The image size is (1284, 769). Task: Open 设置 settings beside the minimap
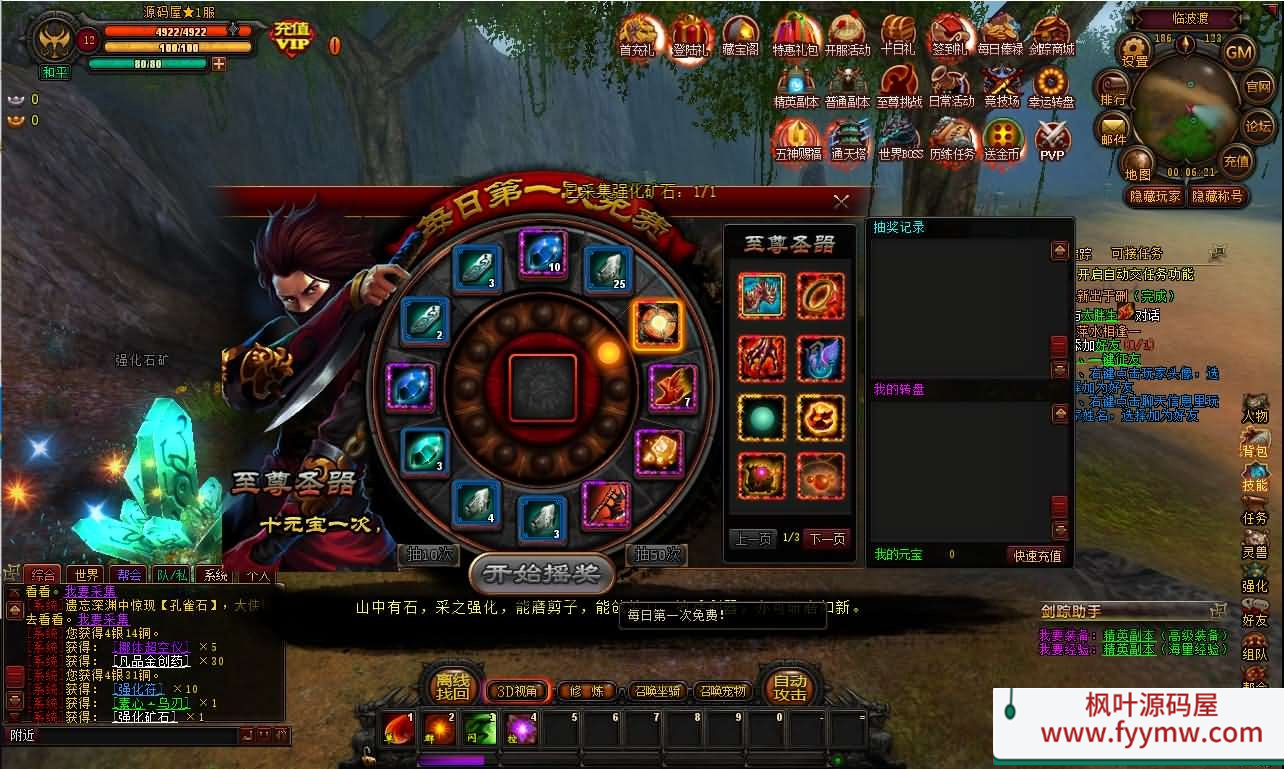pos(1135,51)
